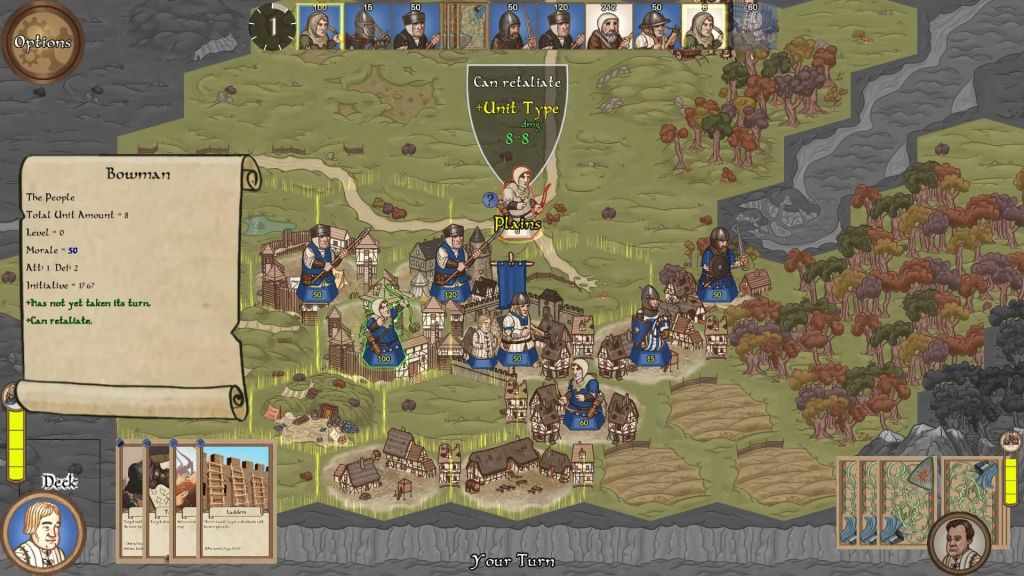The width and height of the screenshot is (1024, 576).
Task: Select the turn-order portrait showing 15
Action: point(367,28)
